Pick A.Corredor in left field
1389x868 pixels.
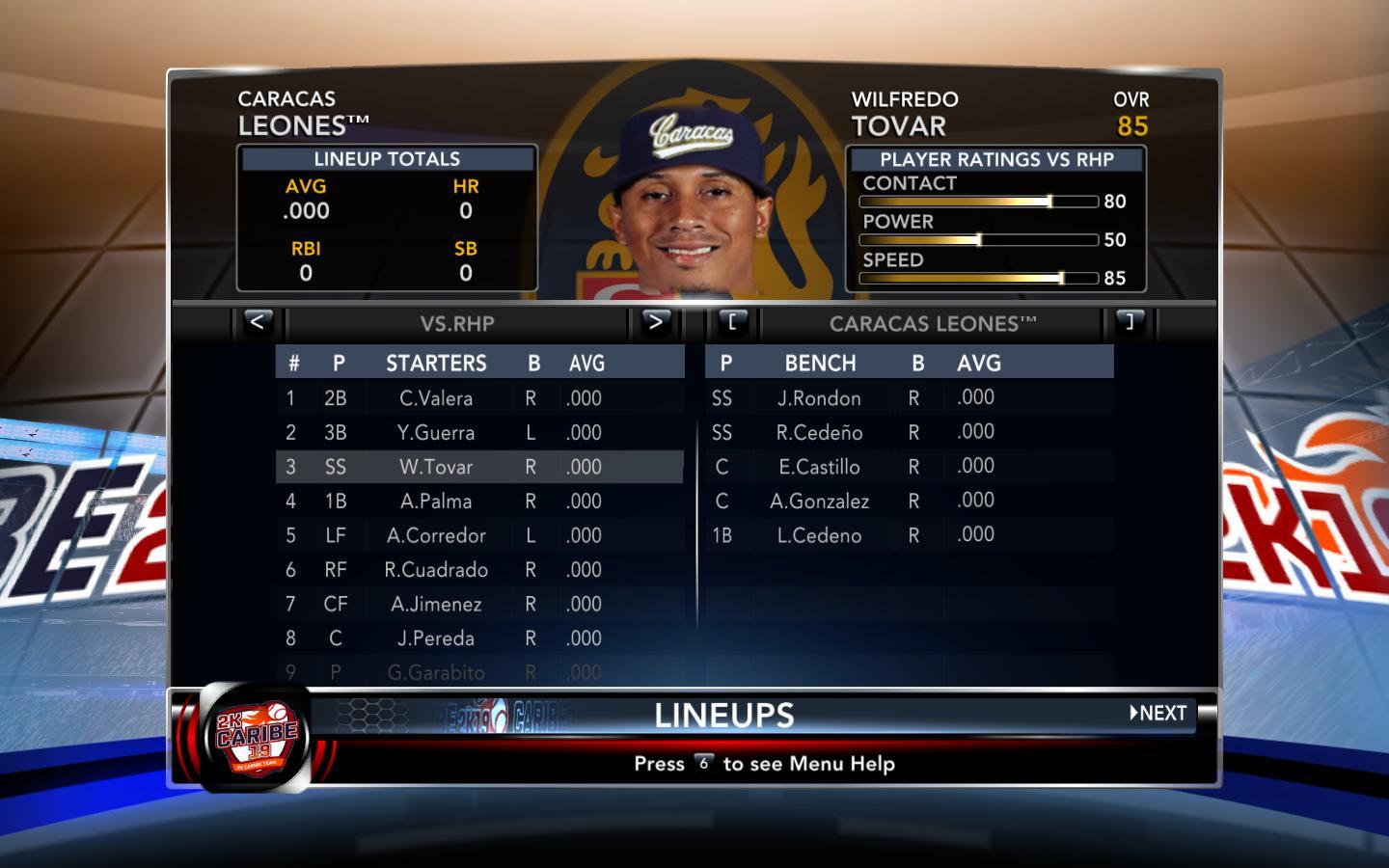[436, 536]
